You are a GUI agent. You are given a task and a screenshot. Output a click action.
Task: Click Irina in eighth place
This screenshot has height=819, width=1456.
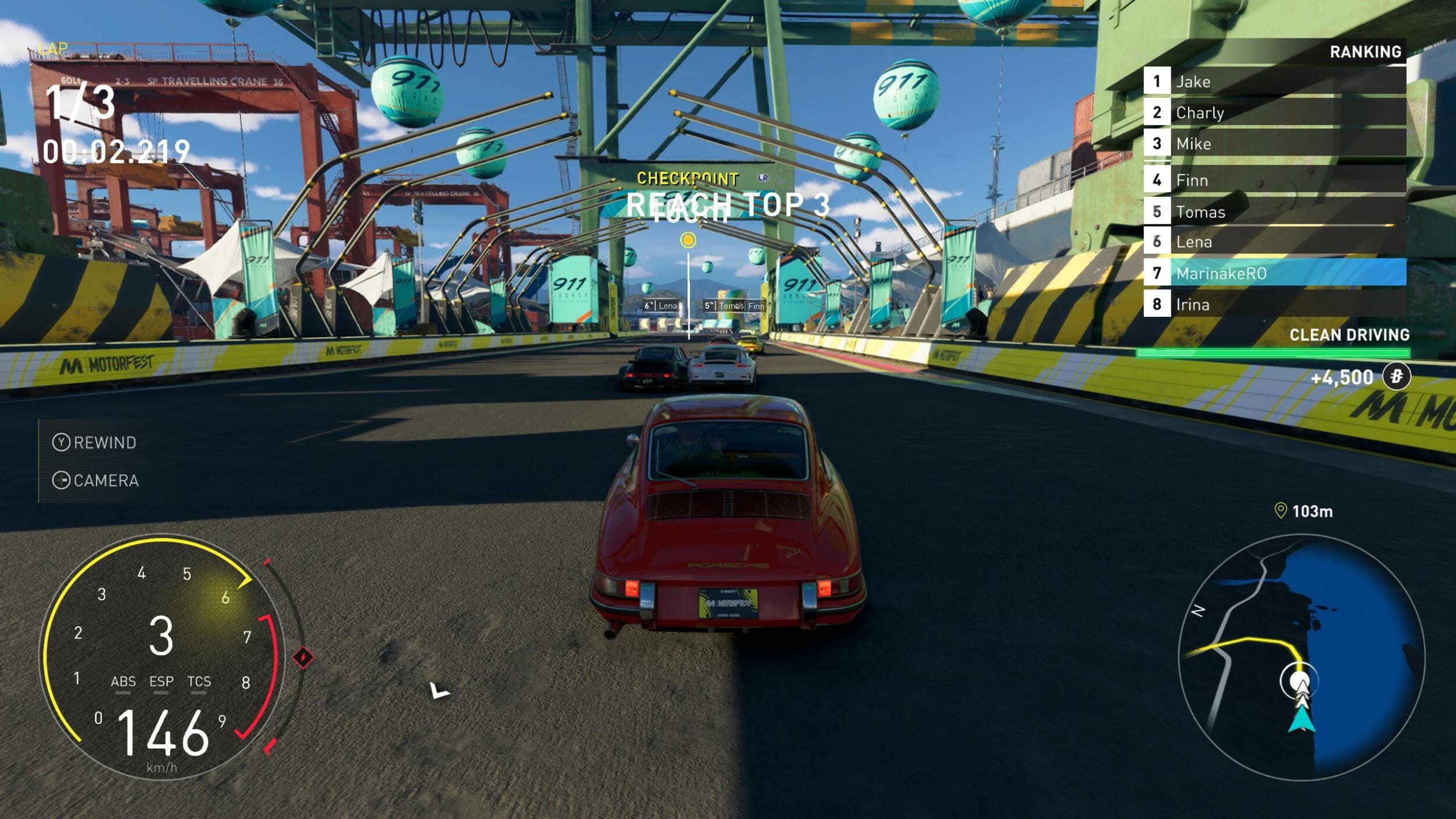pos(1274,305)
